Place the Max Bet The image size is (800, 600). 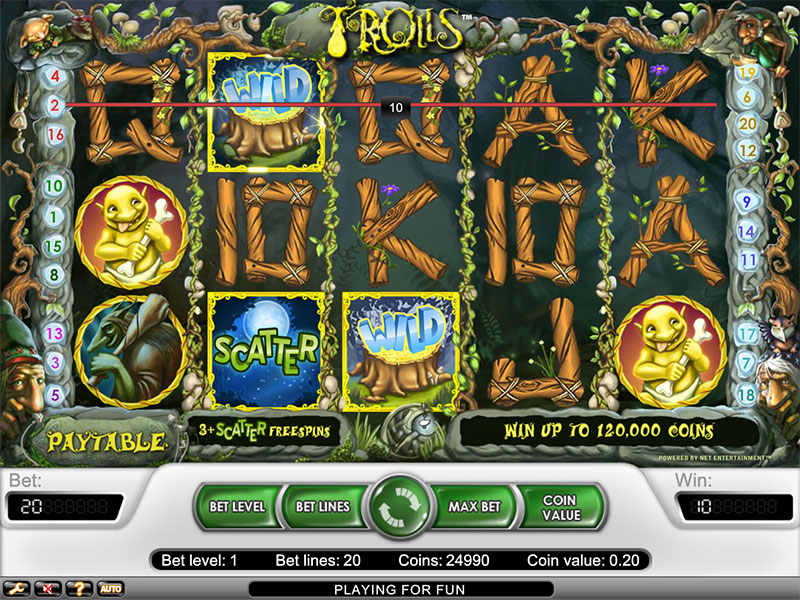(x=474, y=507)
